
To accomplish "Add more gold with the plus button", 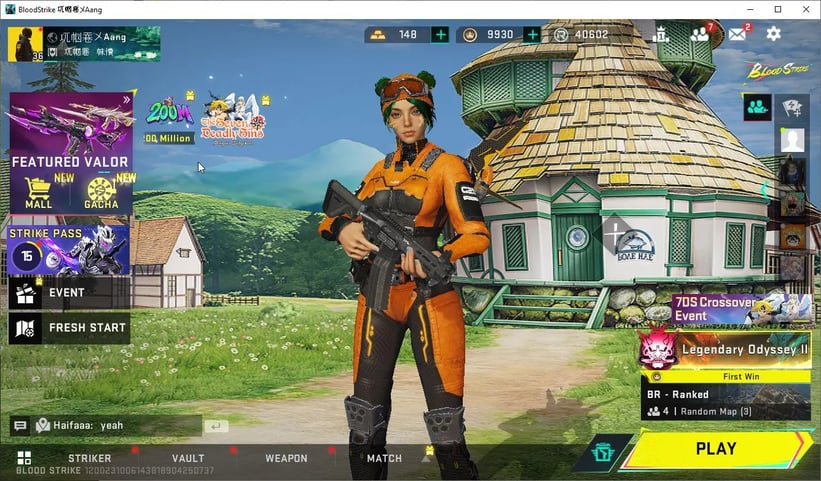I will click(440, 35).
